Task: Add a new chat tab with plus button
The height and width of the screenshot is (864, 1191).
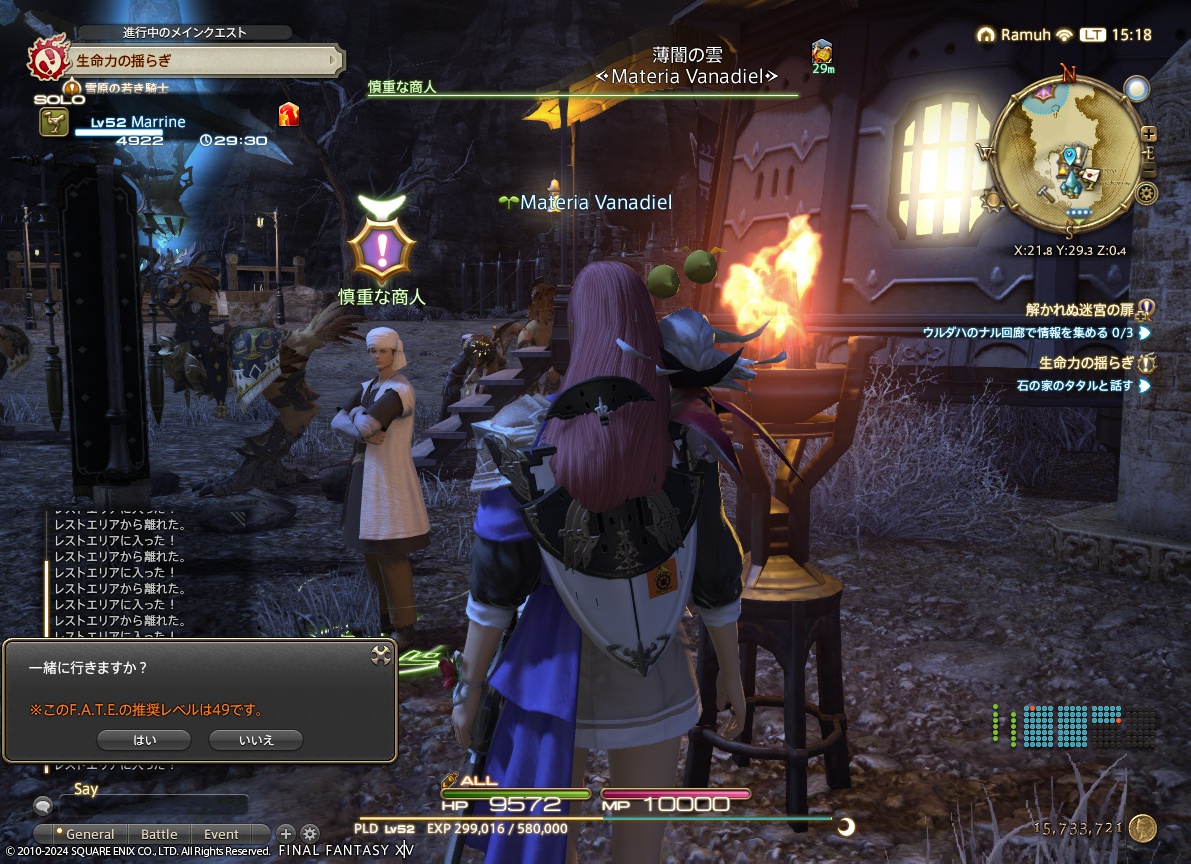Action: pyautogui.click(x=286, y=833)
